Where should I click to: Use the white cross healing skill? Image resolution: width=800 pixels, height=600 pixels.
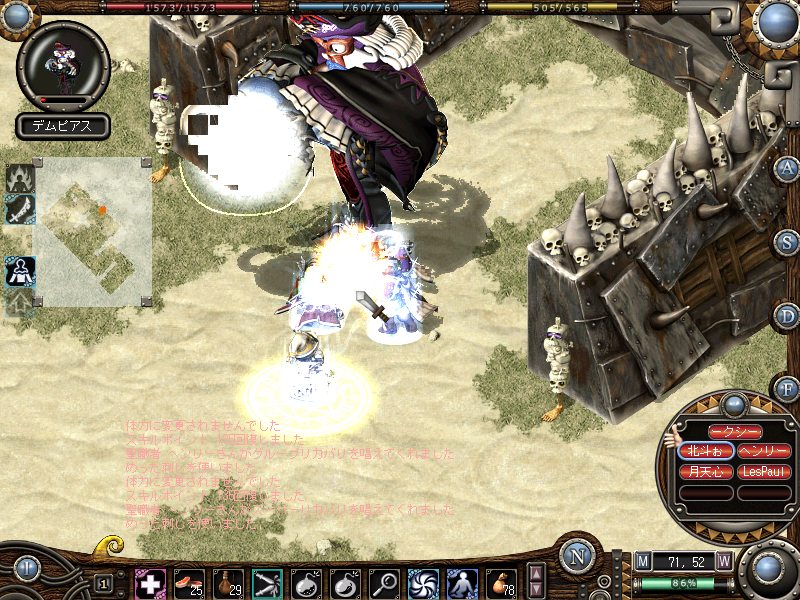tap(150, 582)
